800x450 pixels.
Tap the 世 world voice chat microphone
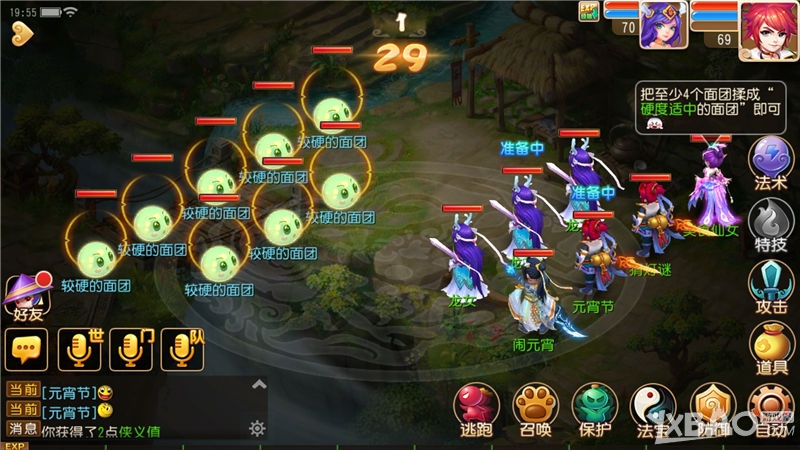(x=81, y=347)
